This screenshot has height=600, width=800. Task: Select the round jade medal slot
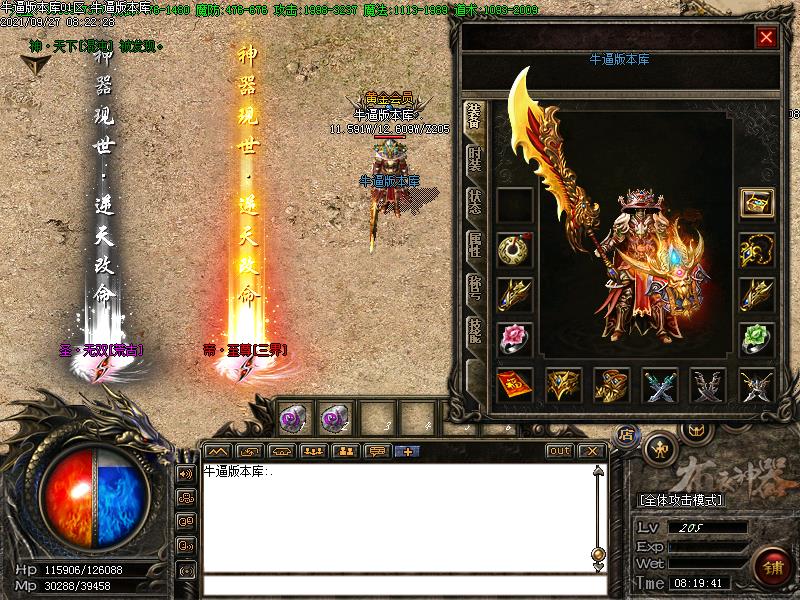[514, 249]
